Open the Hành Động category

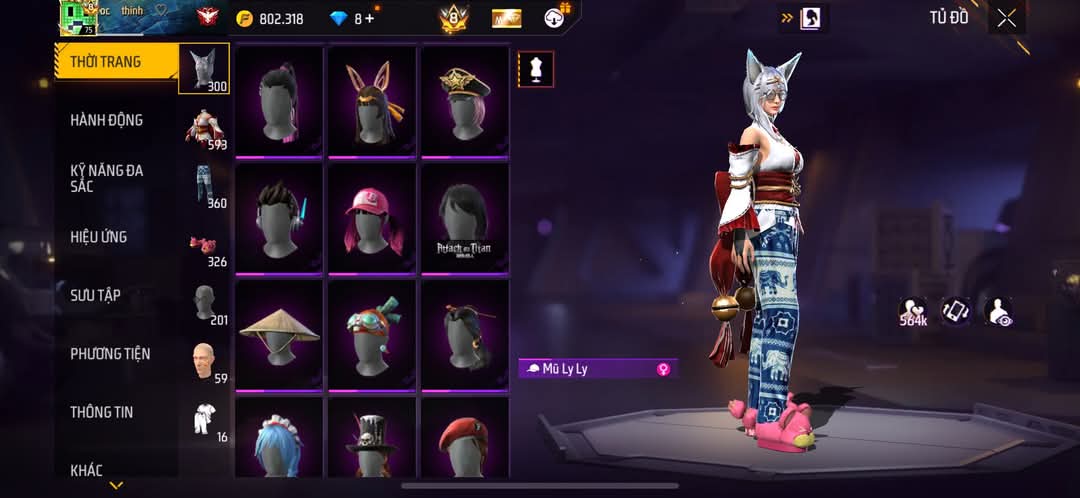tap(106, 120)
